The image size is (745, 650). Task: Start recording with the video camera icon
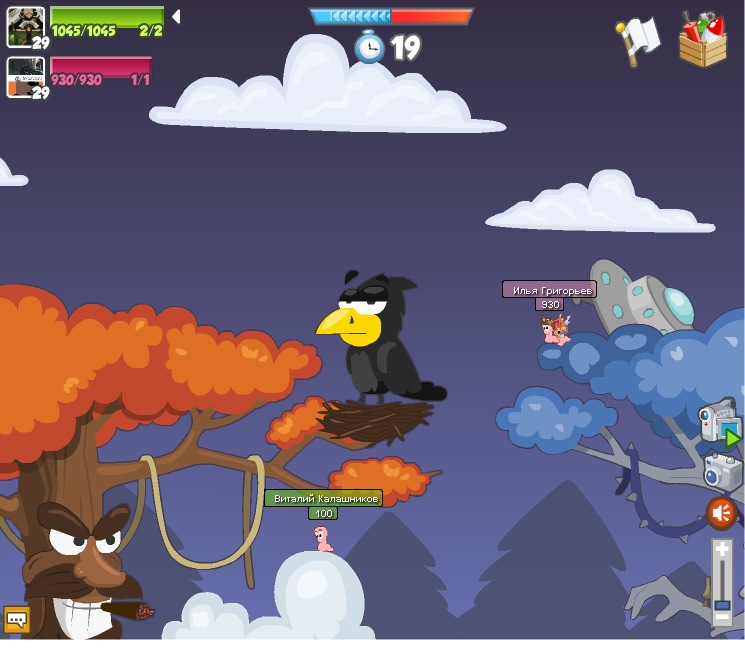(719, 421)
